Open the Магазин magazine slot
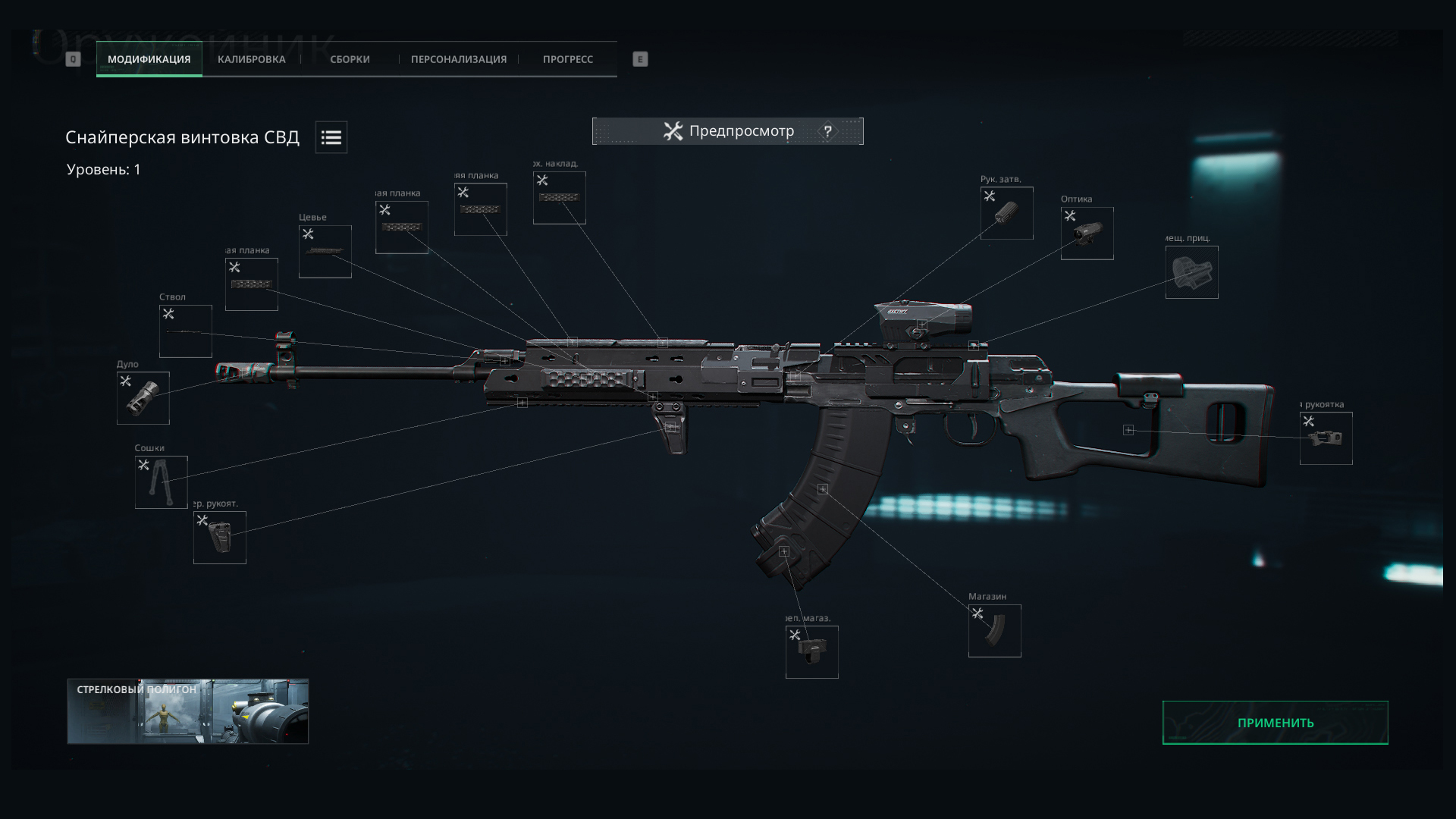Screen dimensions: 1456x819 click(994, 631)
